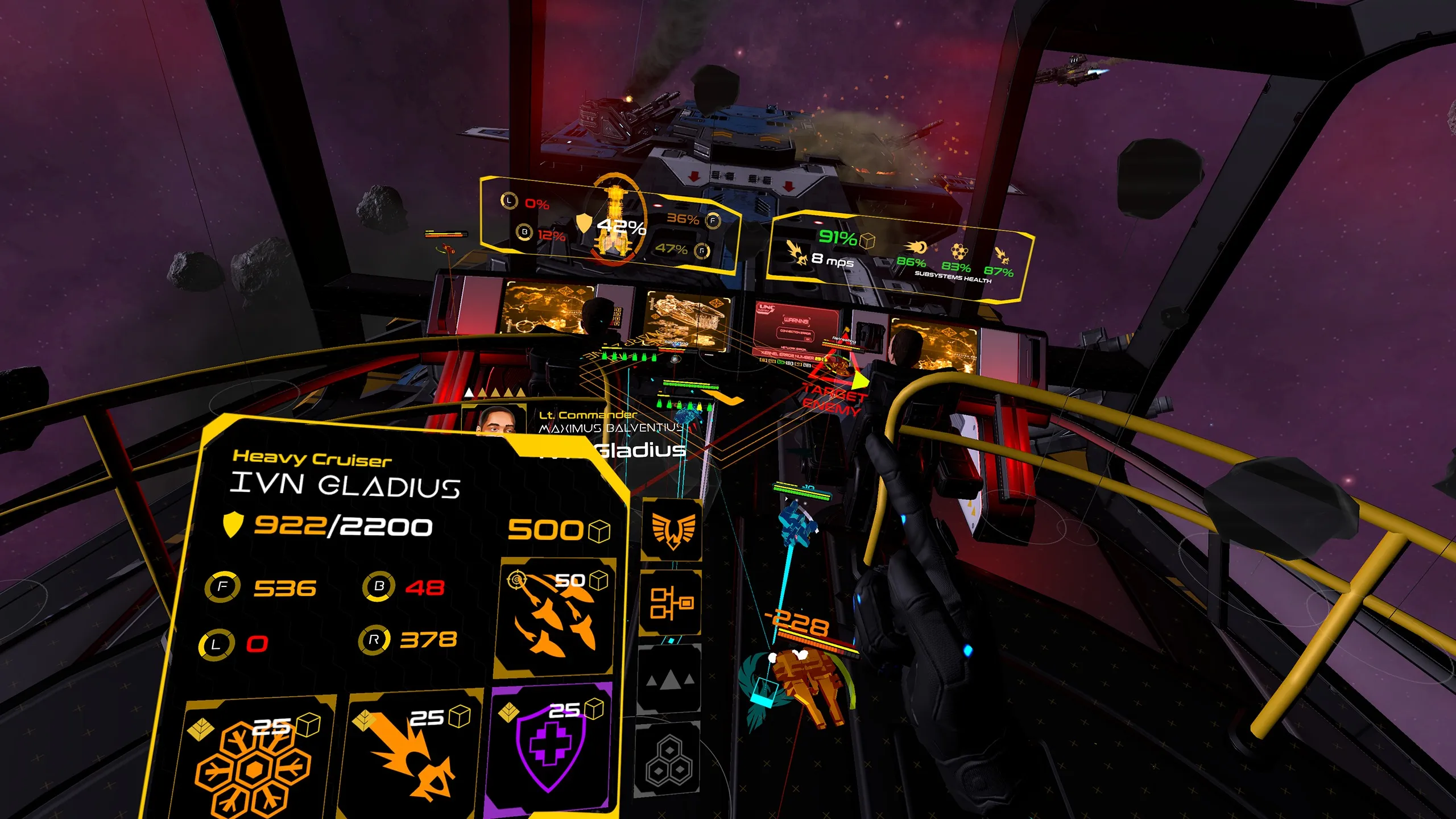This screenshot has height=819, width=1456.
Task: Choose the three triangles formation icon
Action: tap(670, 680)
